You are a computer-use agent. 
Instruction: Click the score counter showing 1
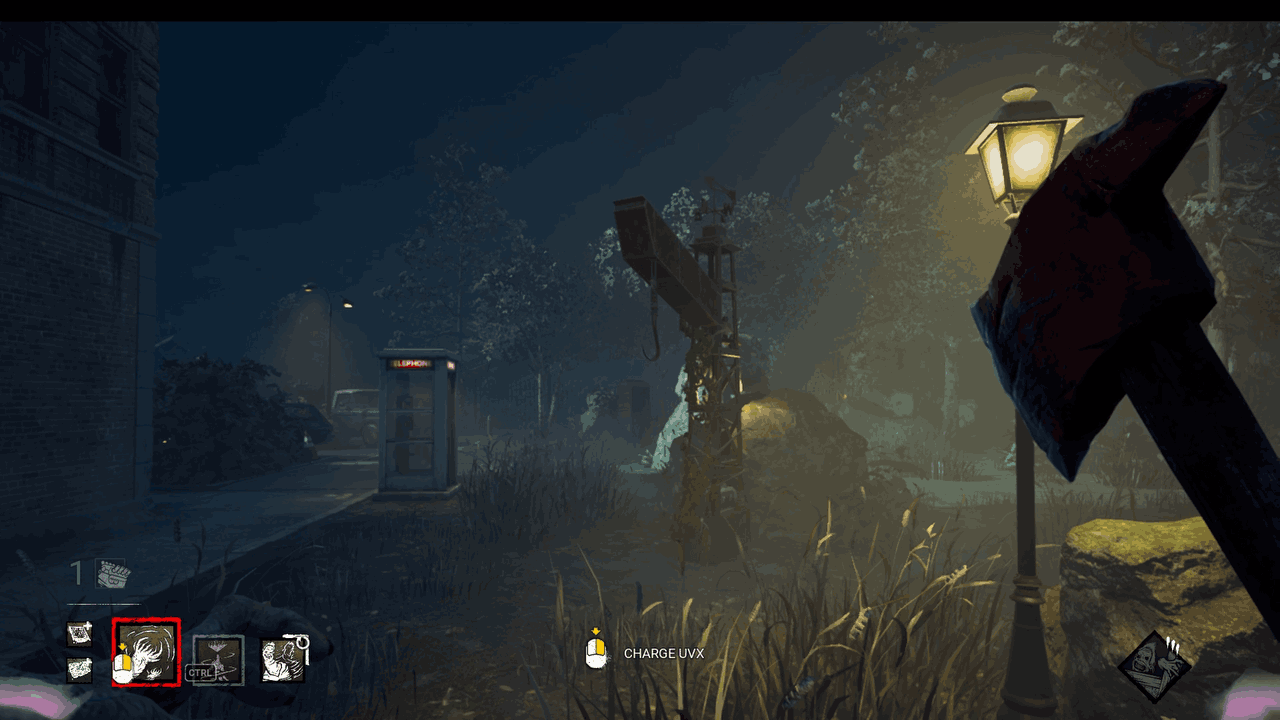click(79, 570)
